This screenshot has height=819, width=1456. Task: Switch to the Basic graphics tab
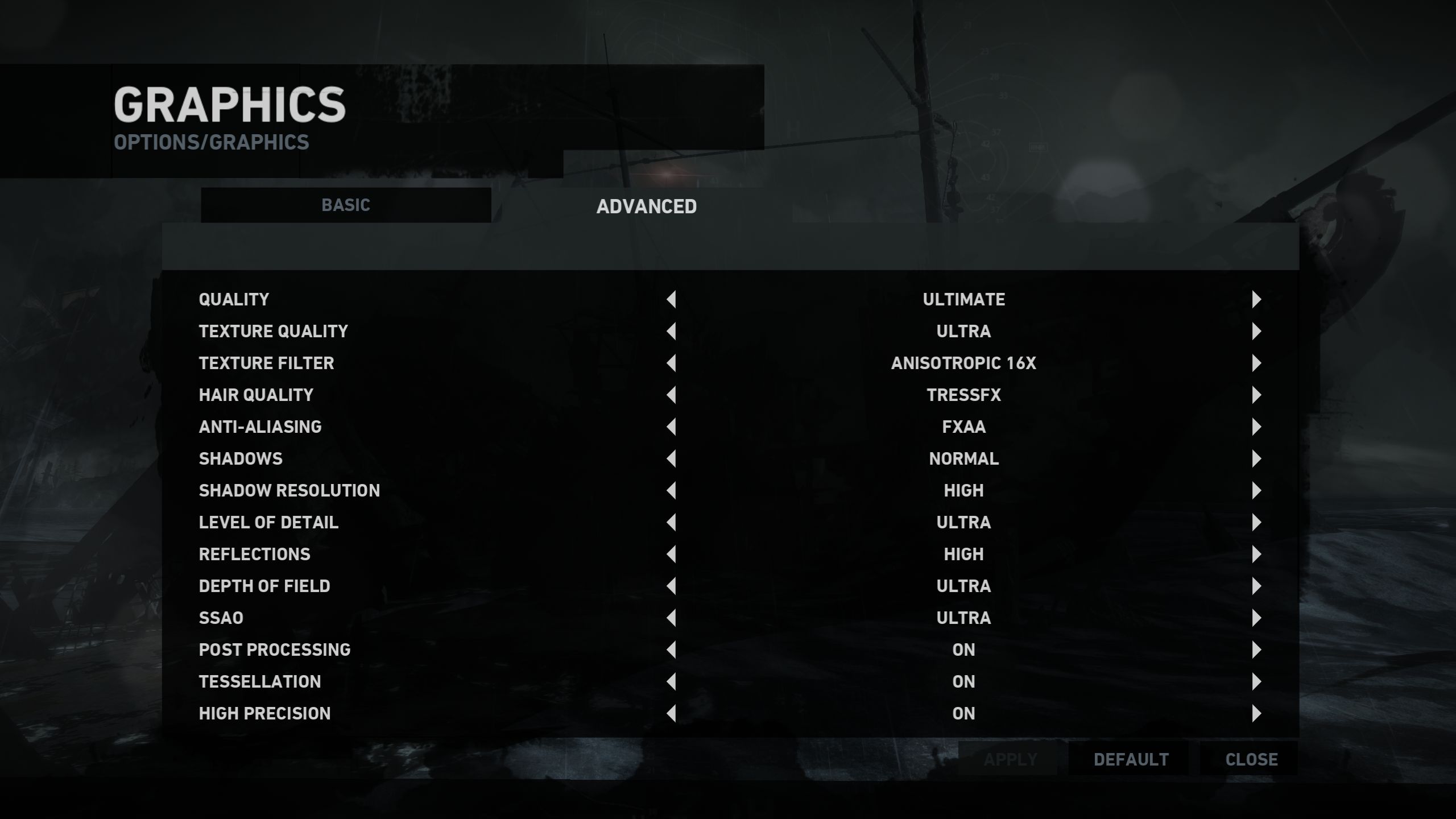click(x=346, y=205)
